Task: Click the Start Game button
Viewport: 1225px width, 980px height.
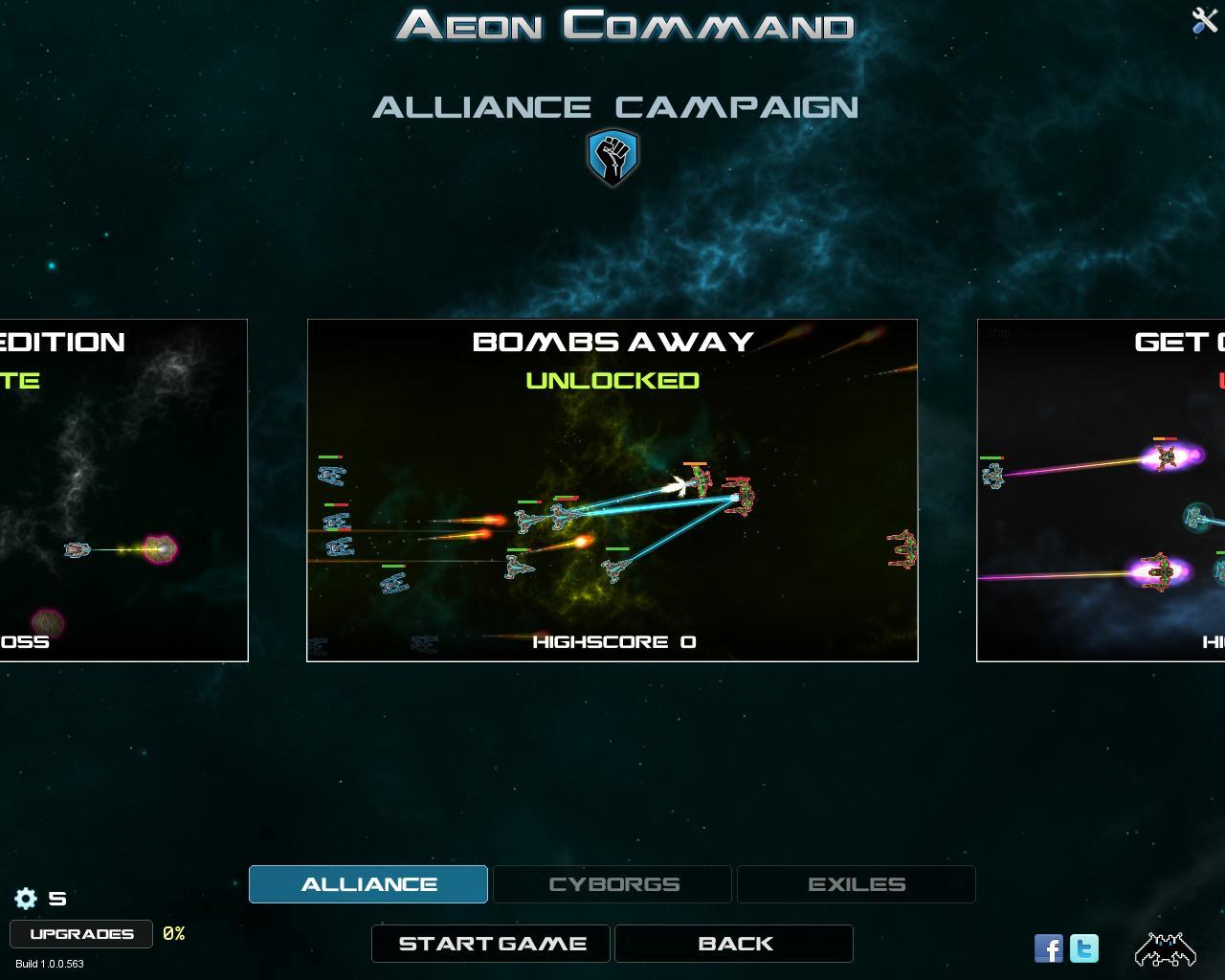Action: [x=491, y=944]
